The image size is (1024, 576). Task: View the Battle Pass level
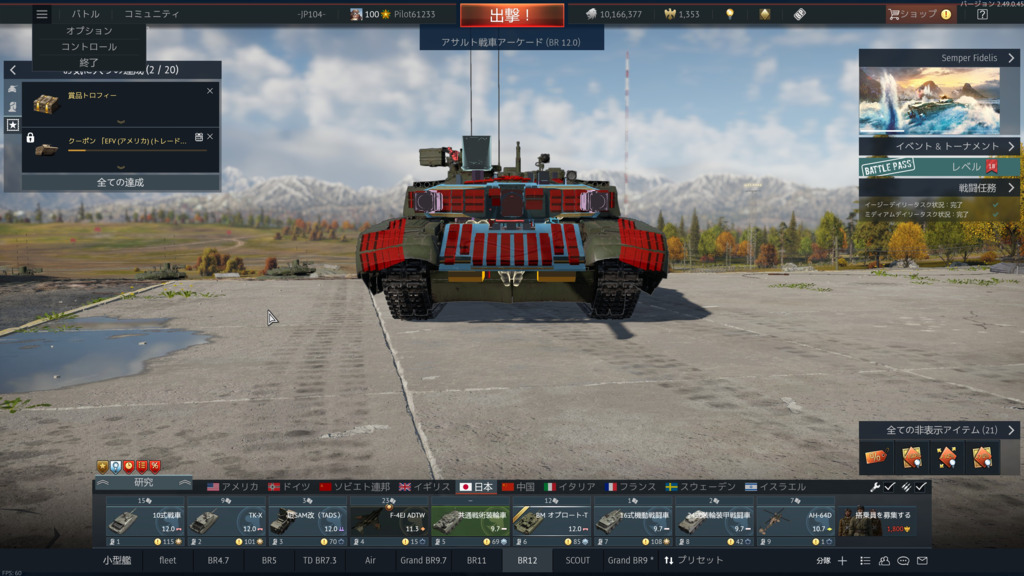[939, 167]
